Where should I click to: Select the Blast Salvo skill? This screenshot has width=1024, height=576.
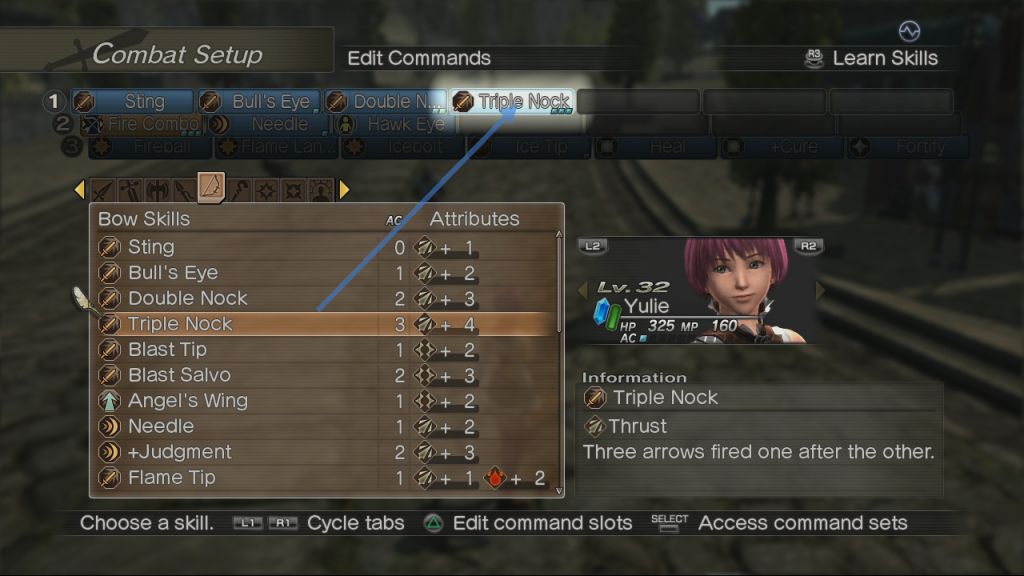point(179,375)
